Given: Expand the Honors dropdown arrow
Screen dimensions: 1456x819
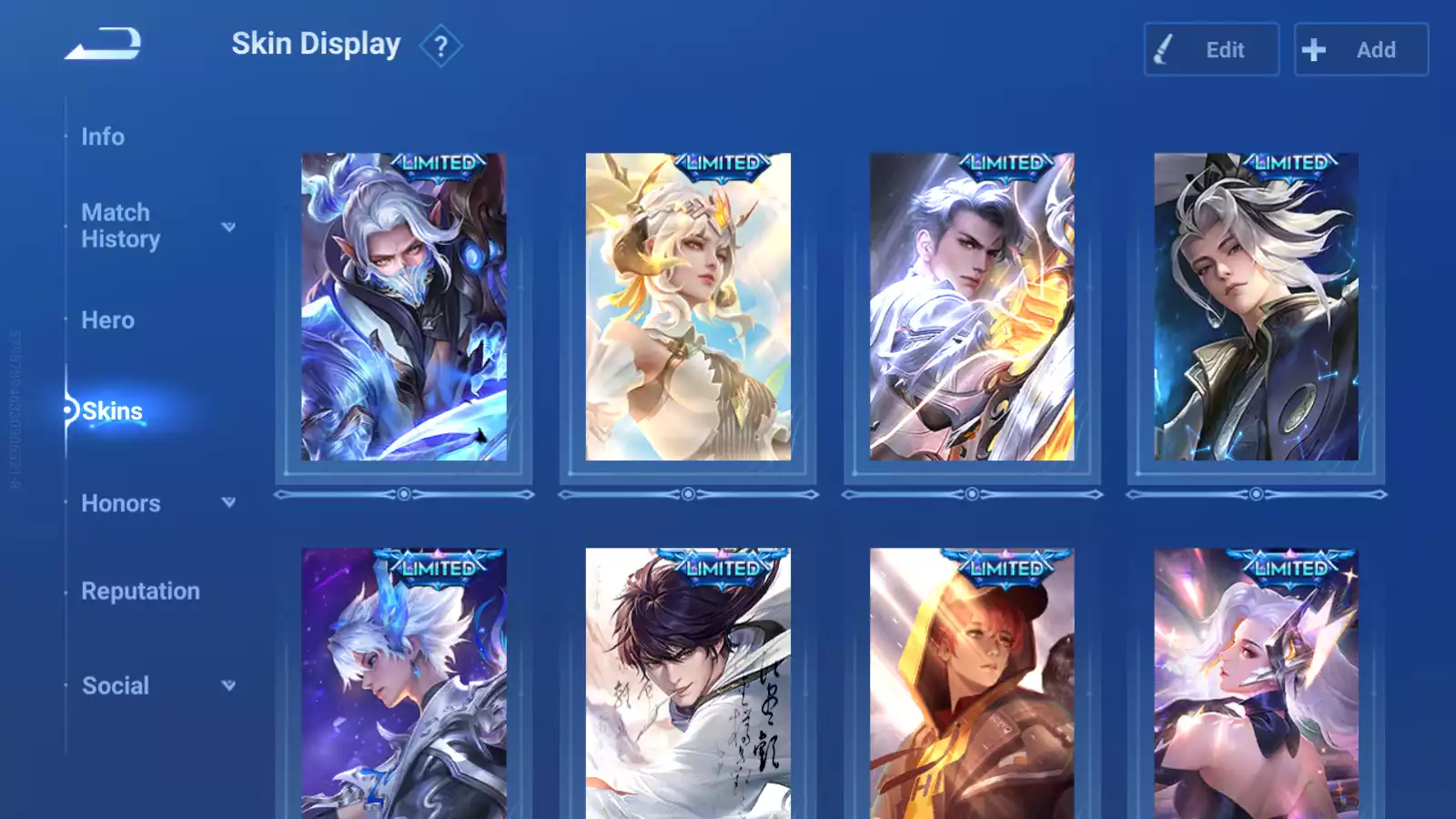Looking at the screenshot, I should click(x=228, y=502).
